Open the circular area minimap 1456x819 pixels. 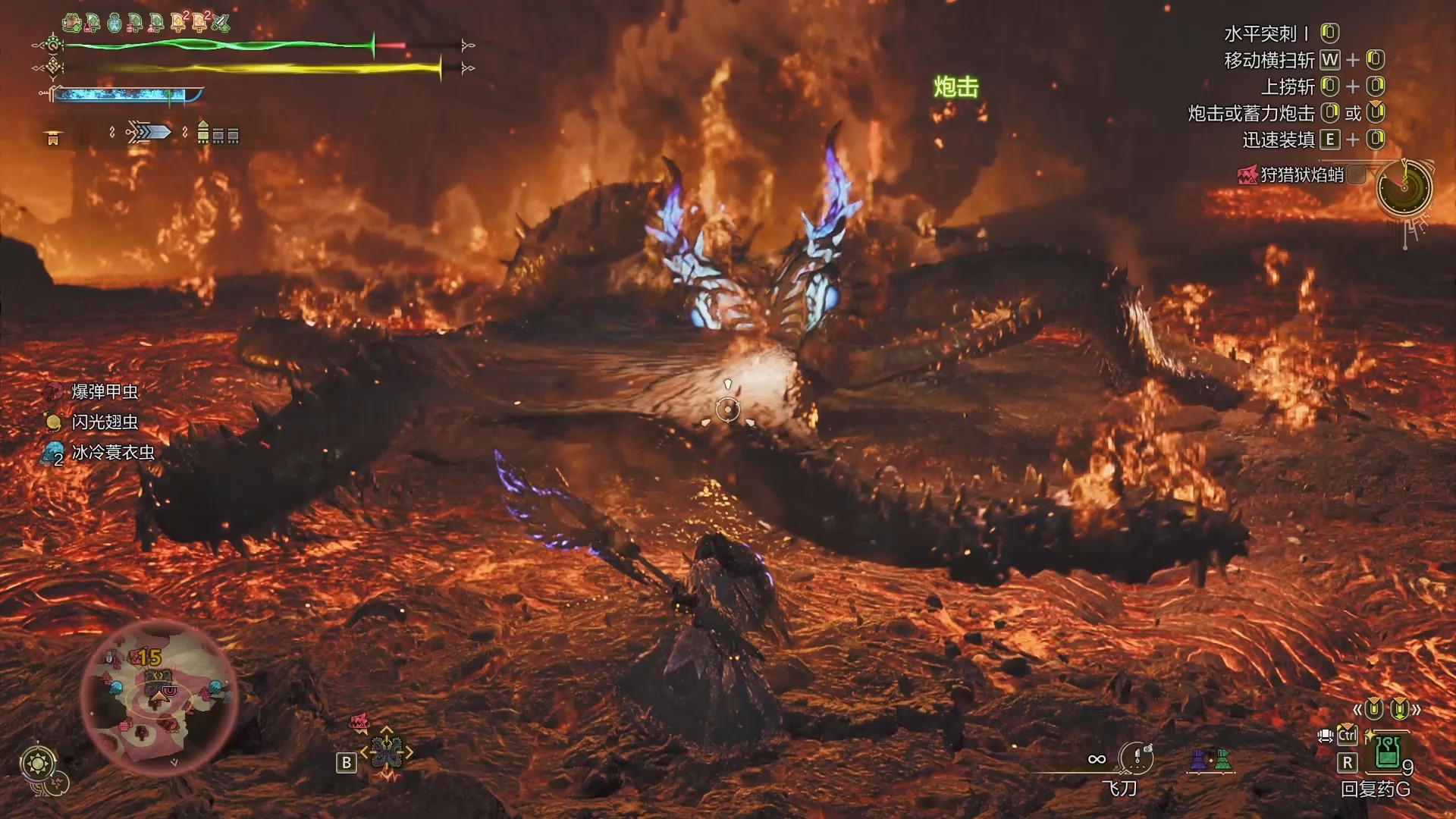[158, 698]
